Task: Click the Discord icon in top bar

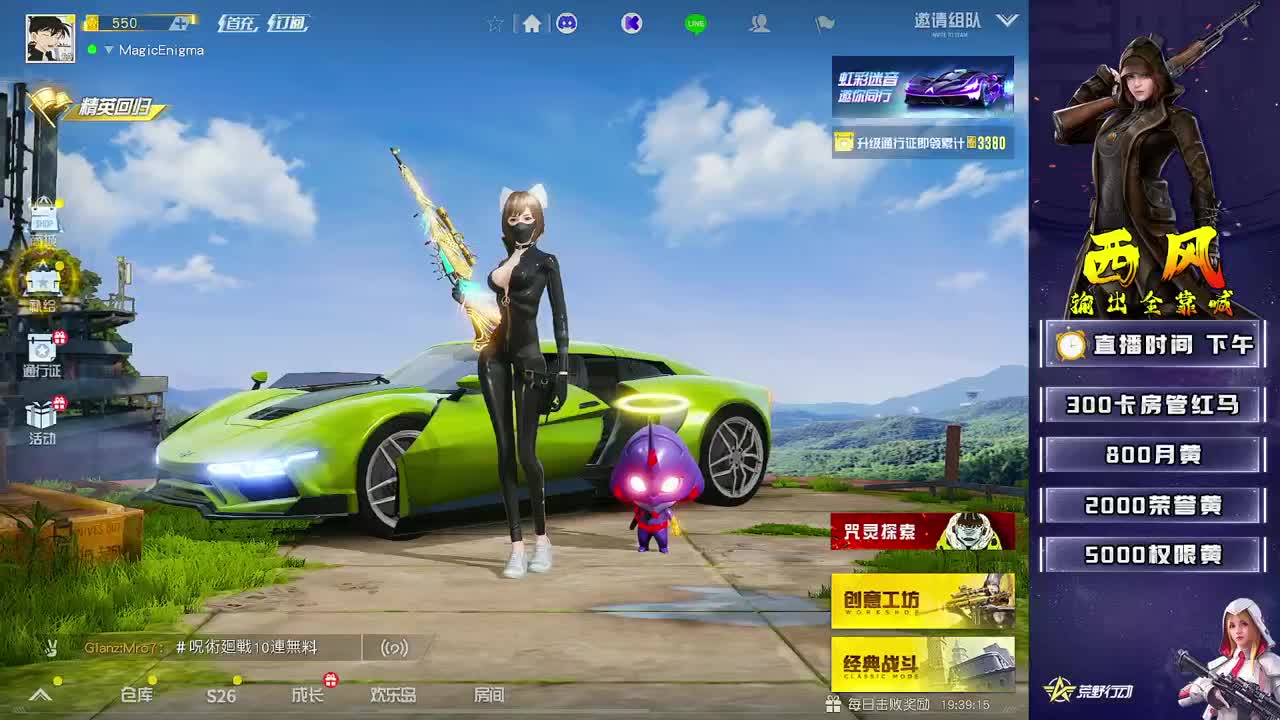Action: point(567,23)
